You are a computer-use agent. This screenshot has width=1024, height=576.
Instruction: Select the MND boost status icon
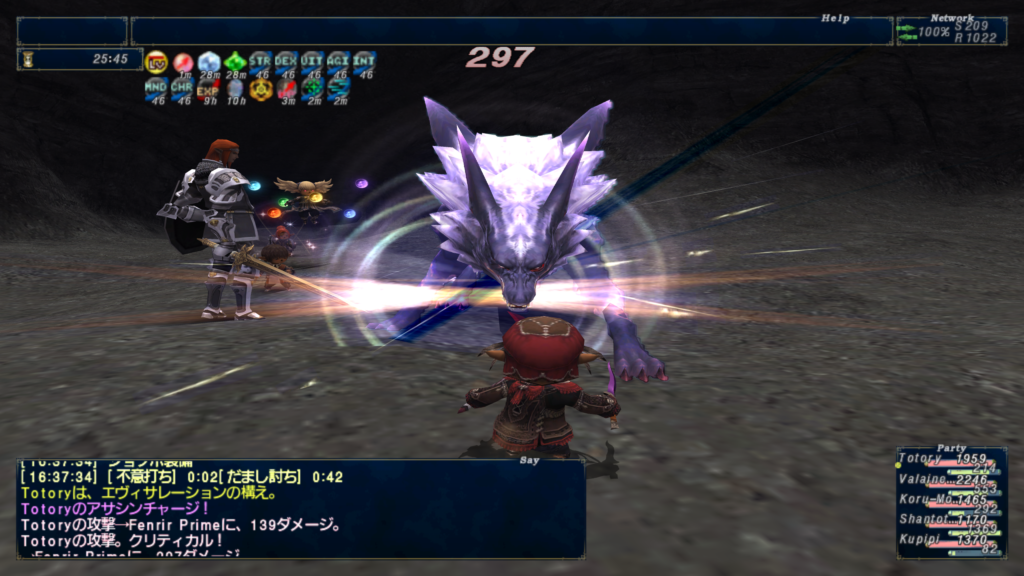(156, 89)
